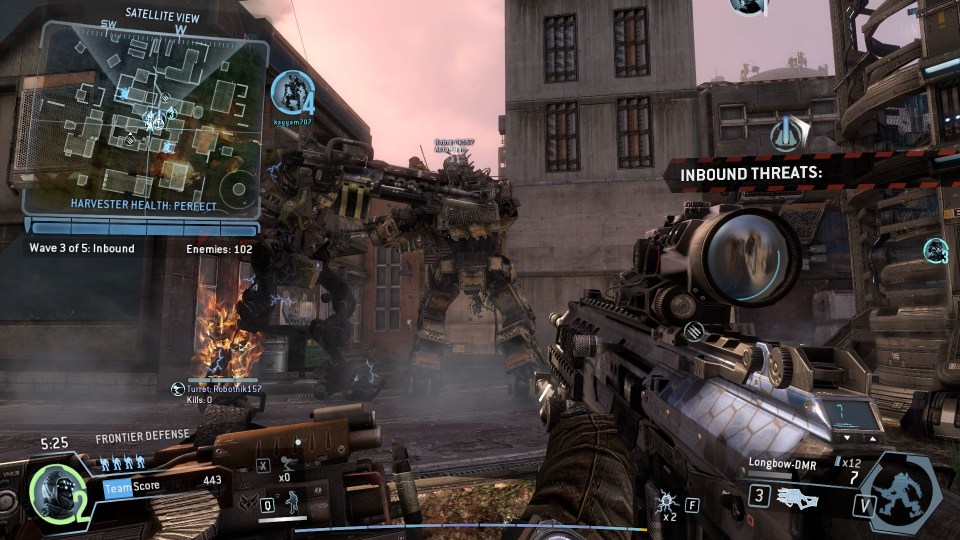Select the pilot portrait icon beside Team Score

52,489
